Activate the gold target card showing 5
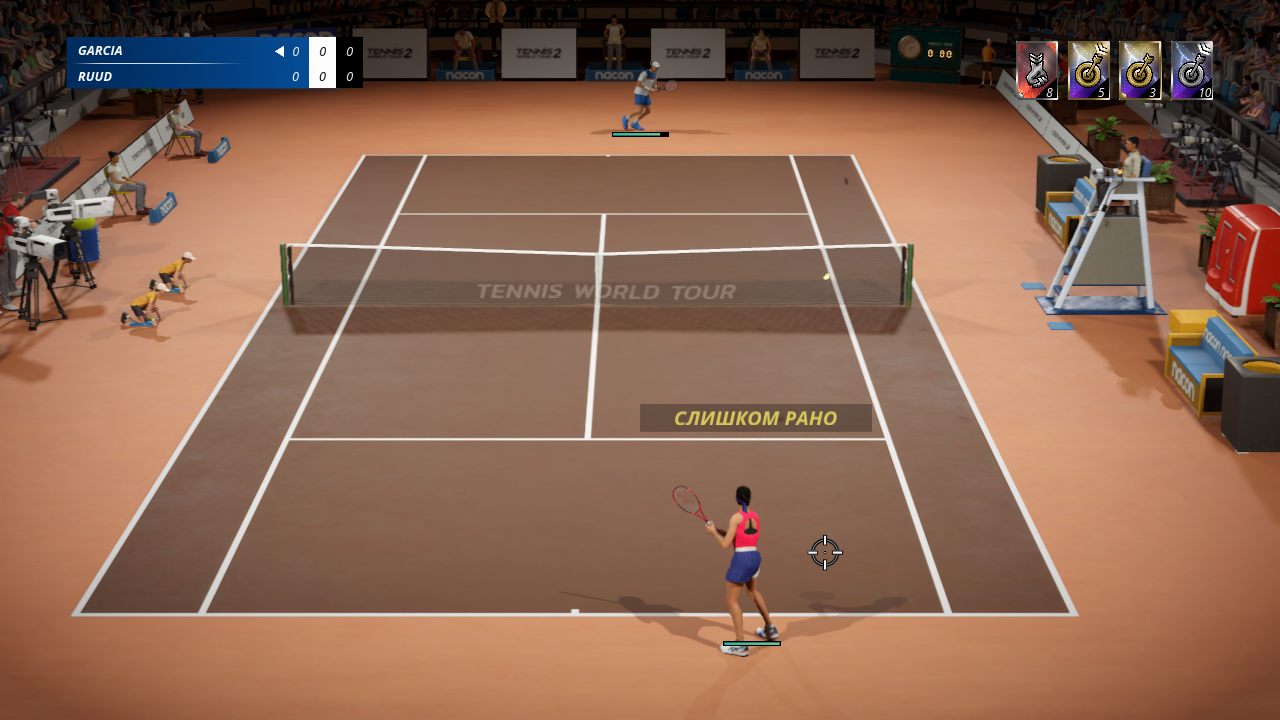Screen dimensions: 1280x720 point(1090,70)
